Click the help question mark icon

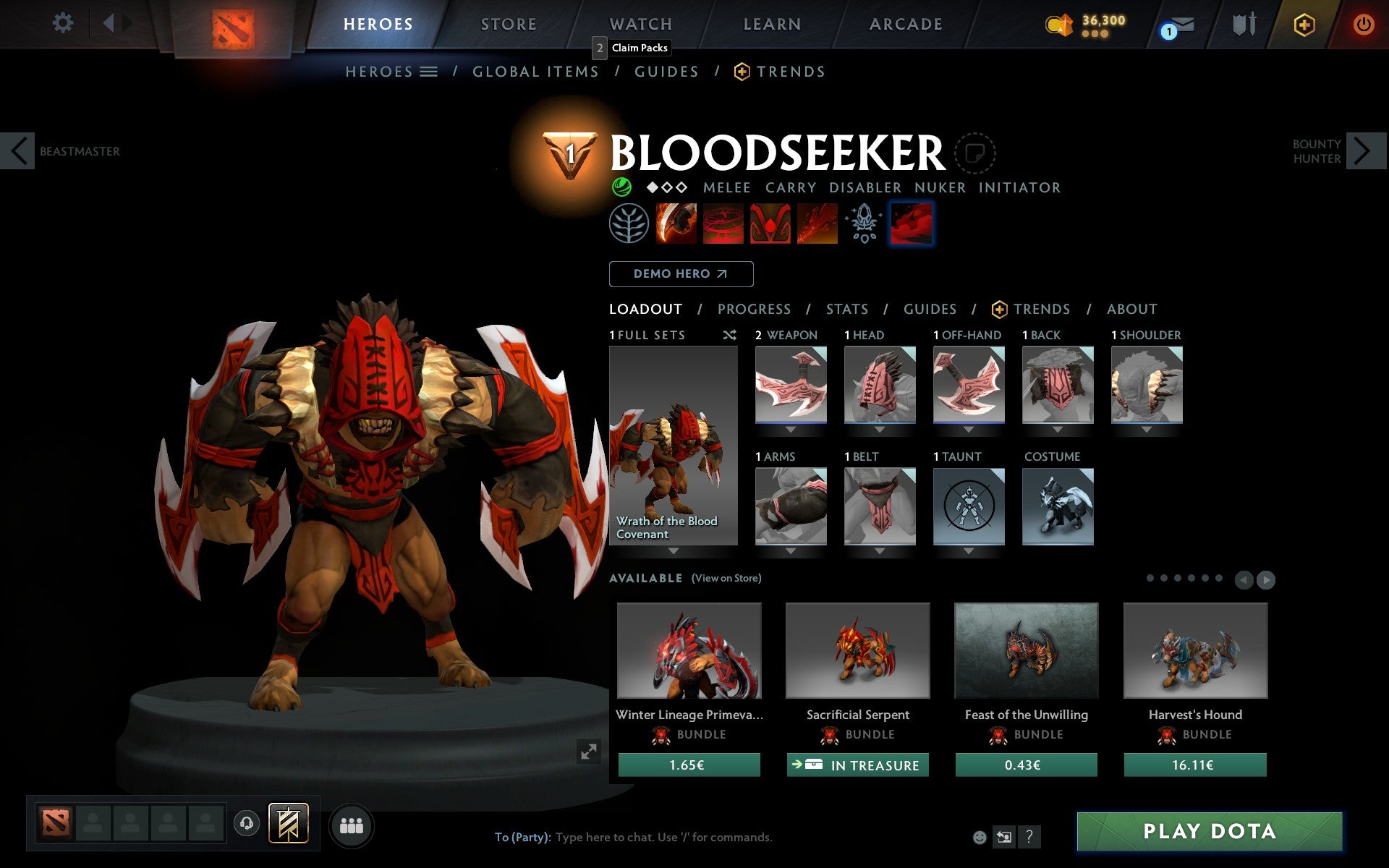click(x=1029, y=837)
